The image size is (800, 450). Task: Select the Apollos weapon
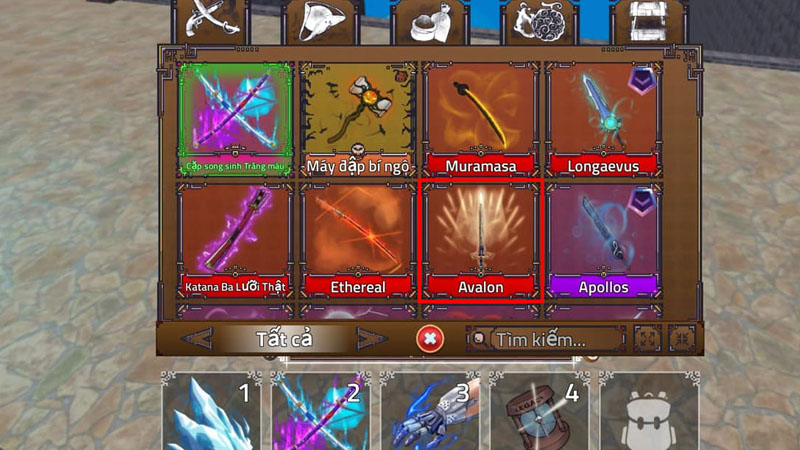click(x=603, y=240)
